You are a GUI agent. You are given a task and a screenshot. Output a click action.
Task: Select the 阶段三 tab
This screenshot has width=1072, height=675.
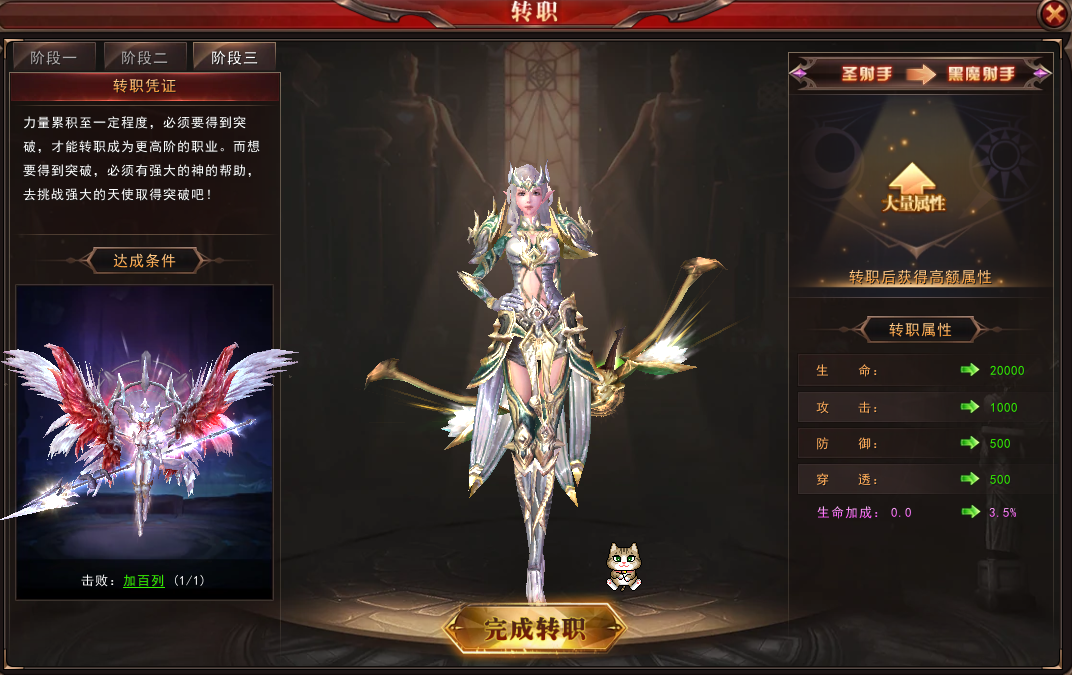pos(234,58)
